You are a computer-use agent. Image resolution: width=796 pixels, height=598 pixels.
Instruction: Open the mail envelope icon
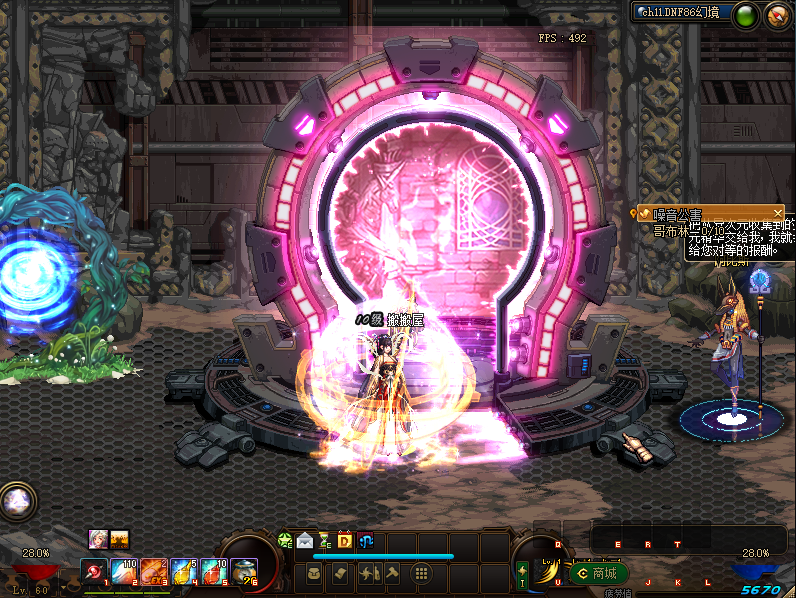(304, 541)
